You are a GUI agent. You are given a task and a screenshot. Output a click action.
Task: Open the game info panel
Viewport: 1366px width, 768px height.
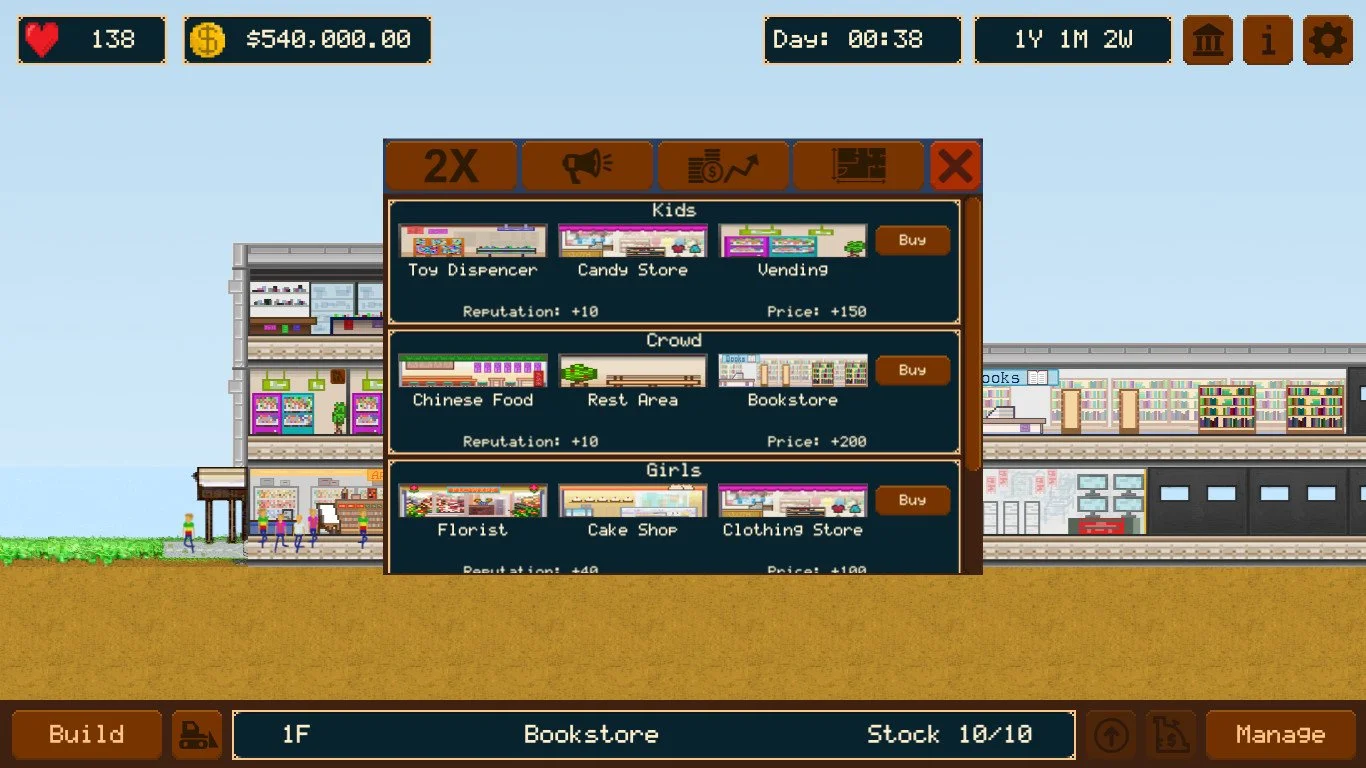[x=1266, y=39]
